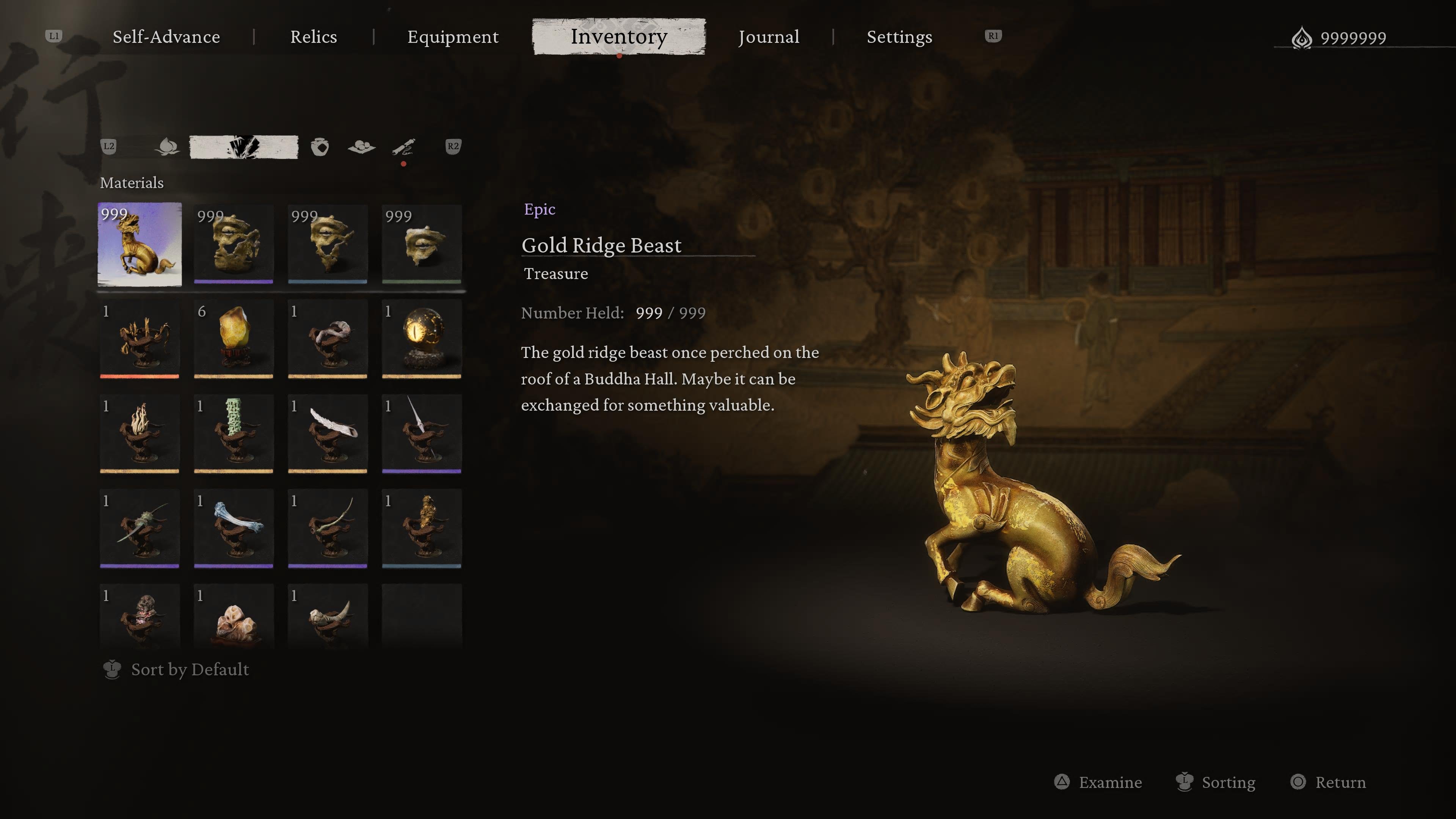The height and width of the screenshot is (819, 1456).
Task: Select the green jade pillar material
Action: [x=234, y=433]
